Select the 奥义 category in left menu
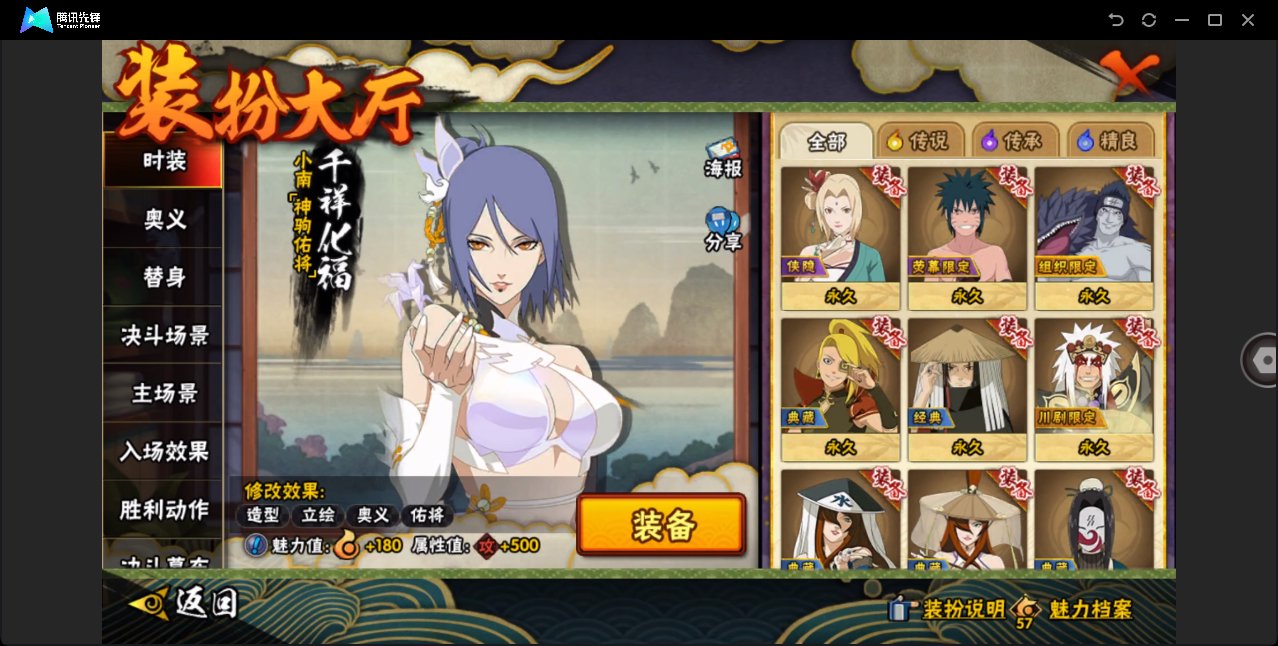 click(x=163, y=219)
